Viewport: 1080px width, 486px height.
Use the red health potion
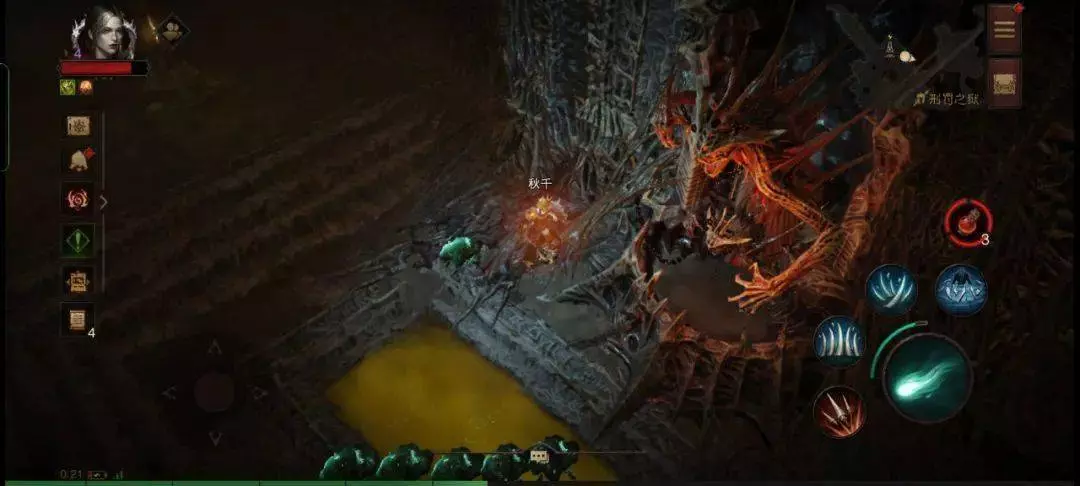coord(968,223)
